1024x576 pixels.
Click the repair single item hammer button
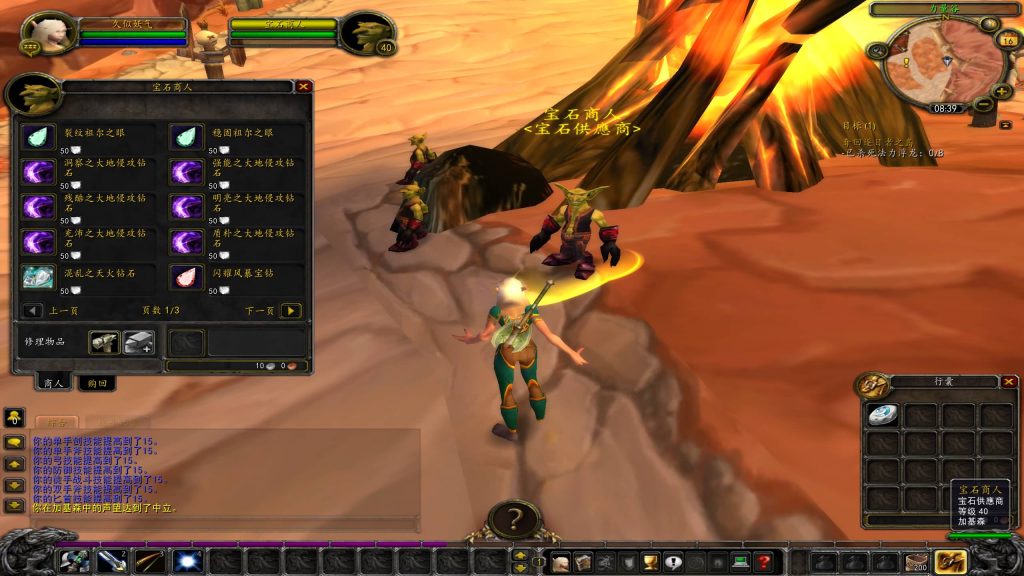[x=104, y=343]
